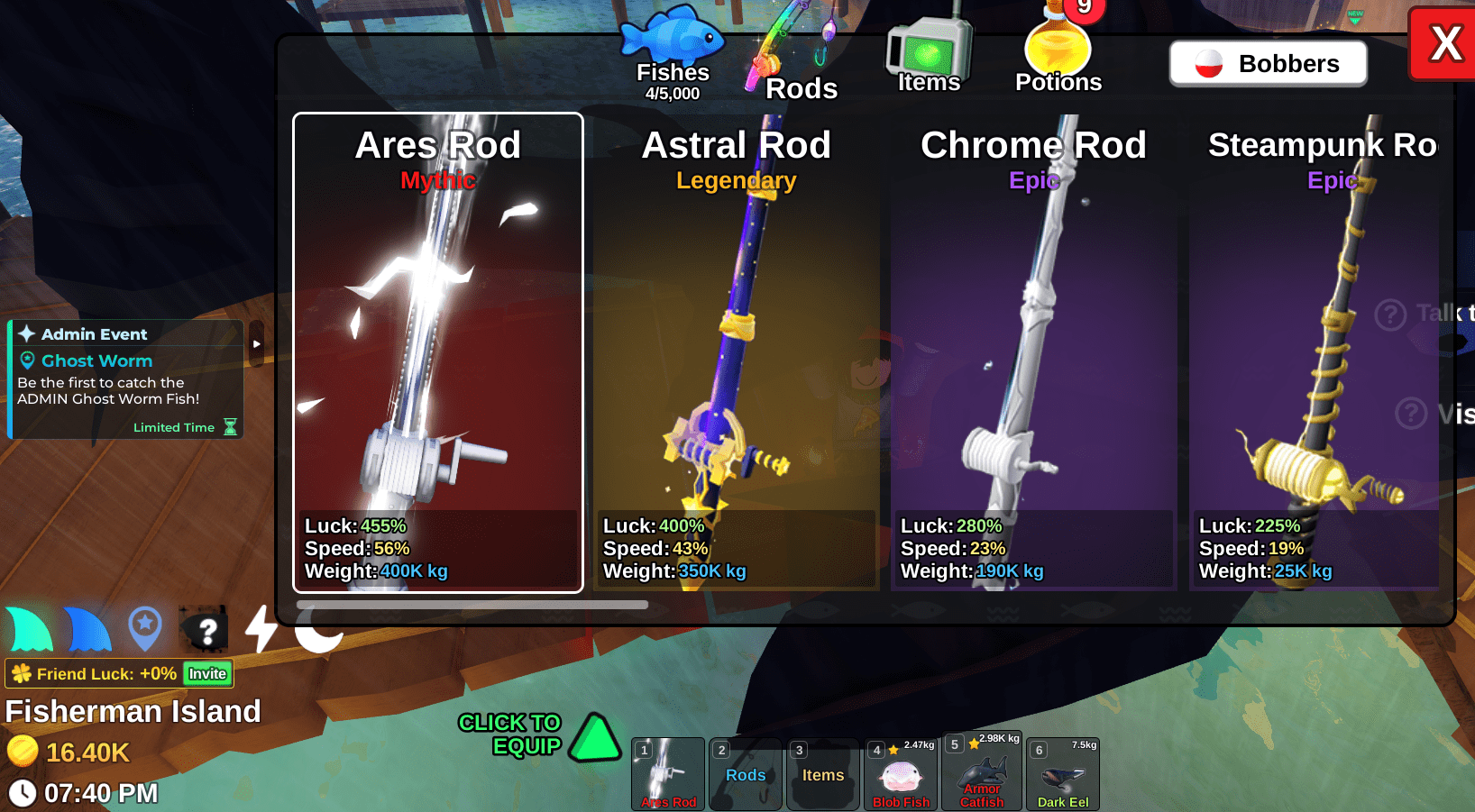Screen dimensions: 1475x812
Task: Select the Dark Eel hotbar slot
Action: point(1063,774)
